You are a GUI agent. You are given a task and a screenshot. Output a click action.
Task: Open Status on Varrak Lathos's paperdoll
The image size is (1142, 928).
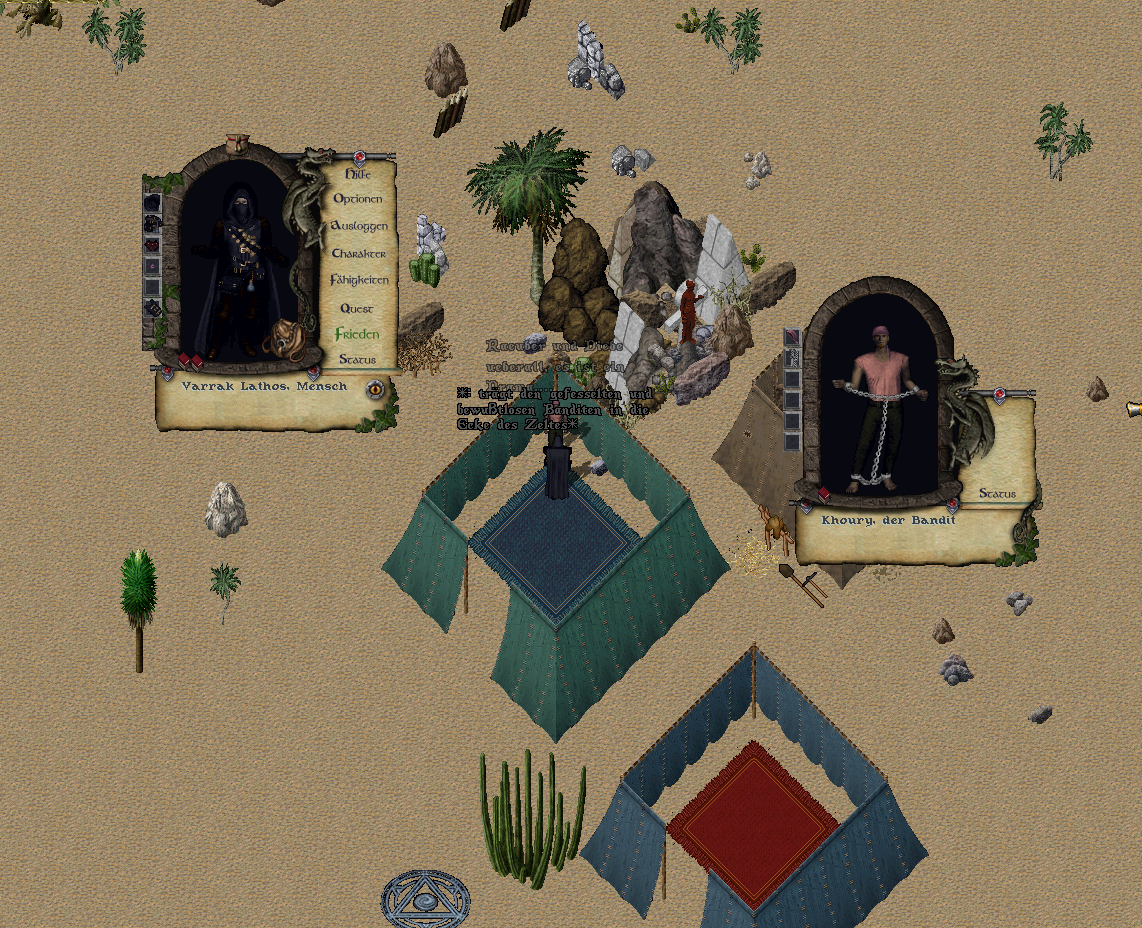point(357,359)
